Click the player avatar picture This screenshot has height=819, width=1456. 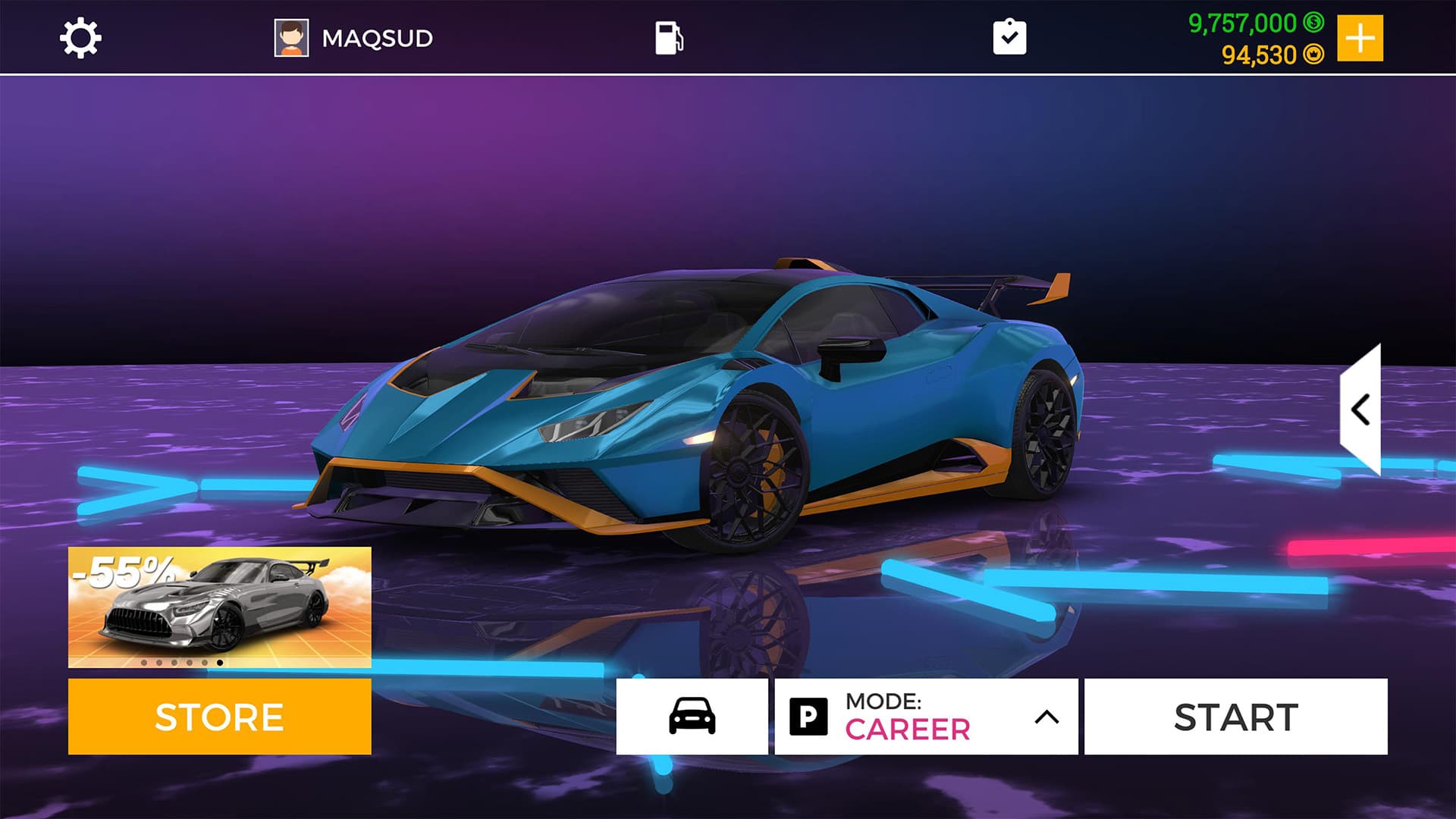coord(290,36)
